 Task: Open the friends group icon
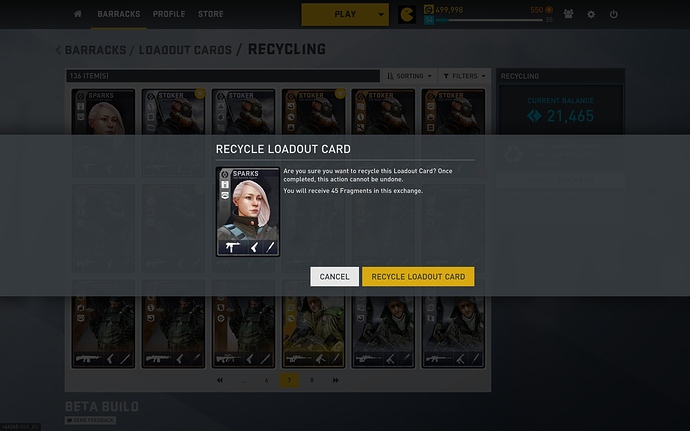[568, 15]
